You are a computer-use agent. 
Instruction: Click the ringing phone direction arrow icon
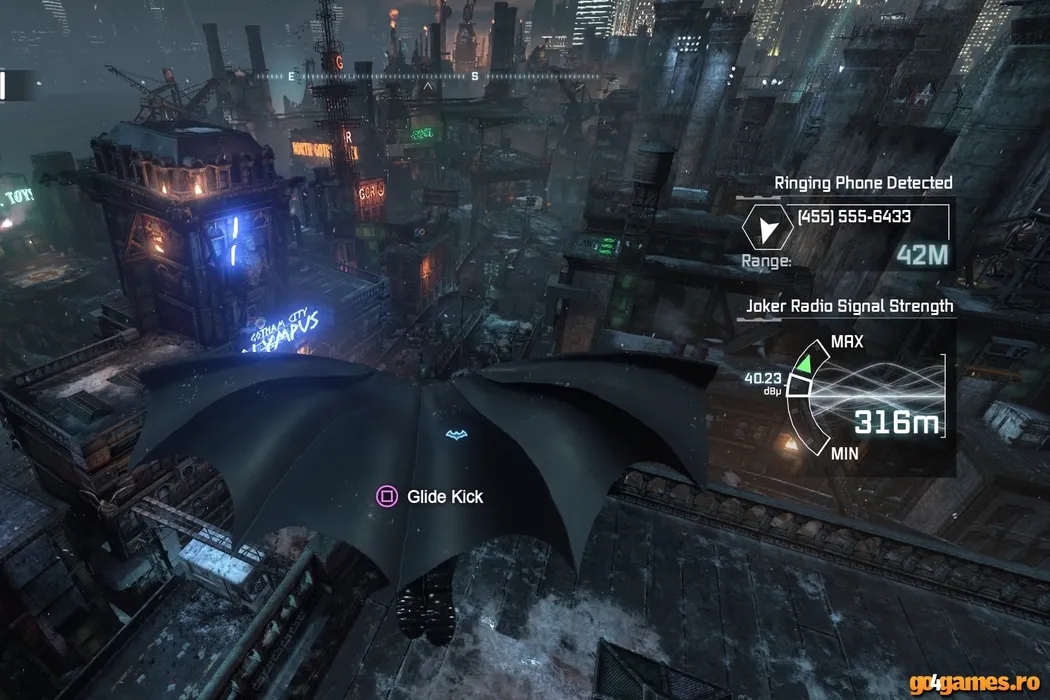[x=767, y=231]
